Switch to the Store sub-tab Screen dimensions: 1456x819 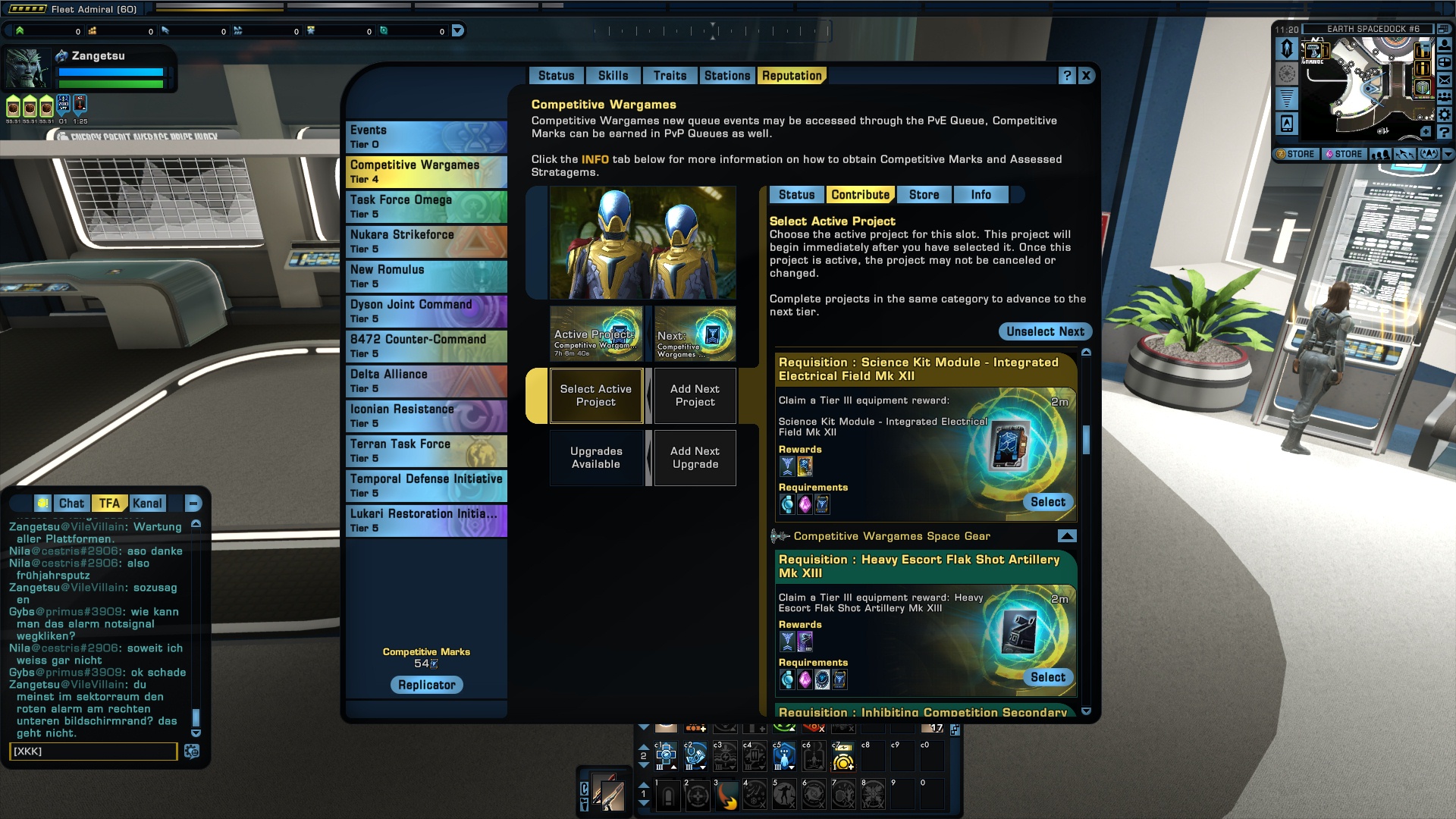tap(924, 195)
